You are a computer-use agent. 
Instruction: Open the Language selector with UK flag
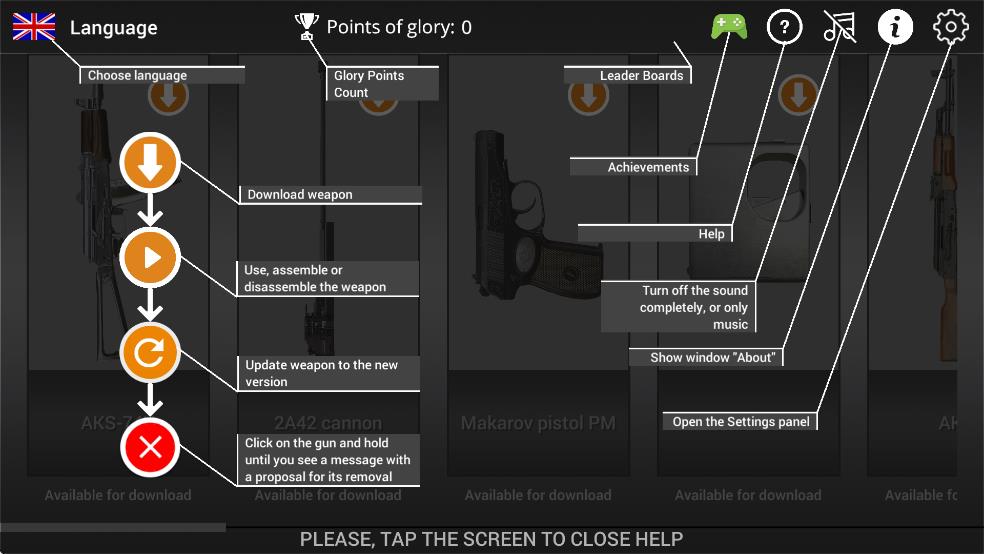click(34, 27)
